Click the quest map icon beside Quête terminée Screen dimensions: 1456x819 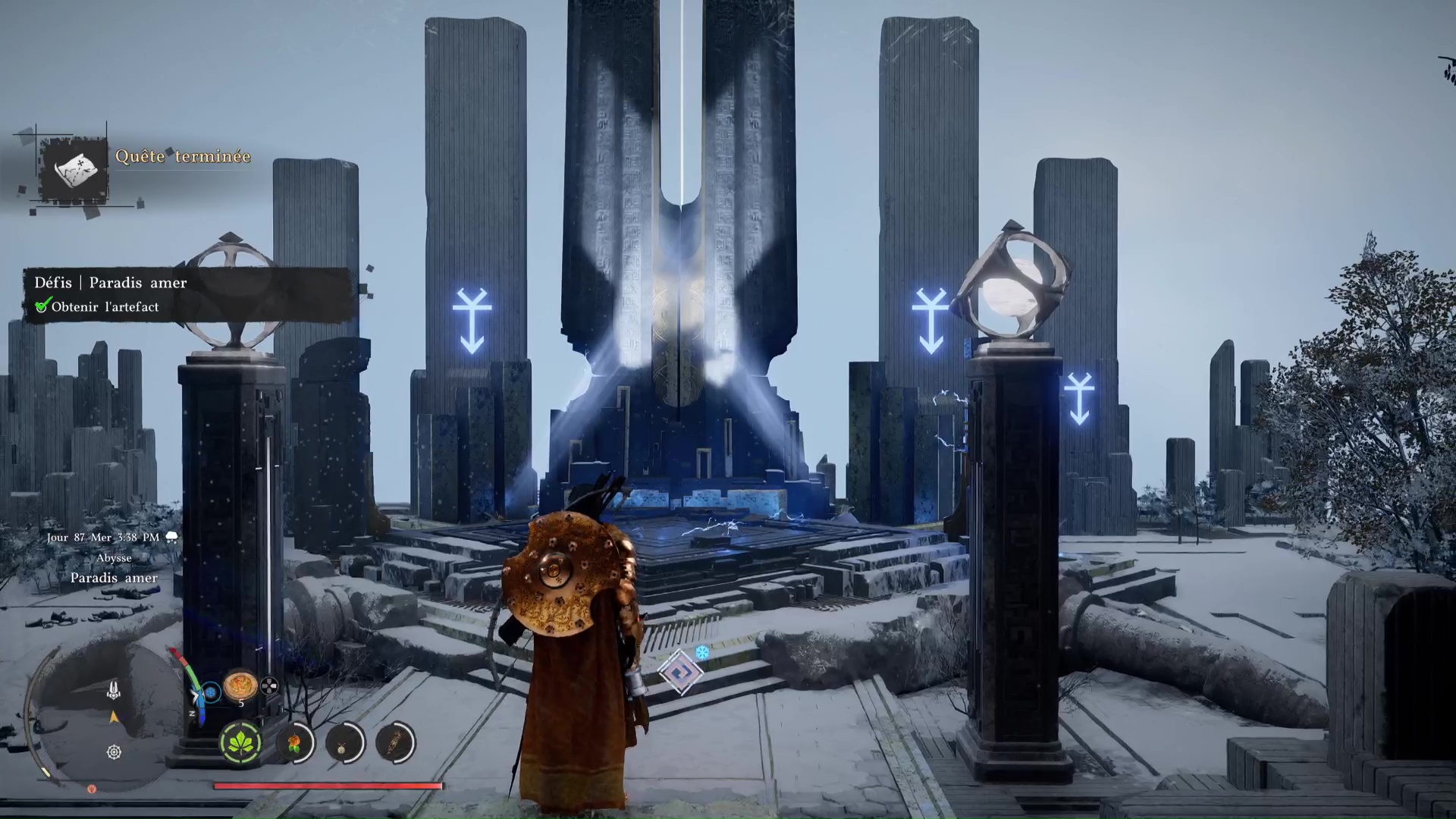click(74, 169)
